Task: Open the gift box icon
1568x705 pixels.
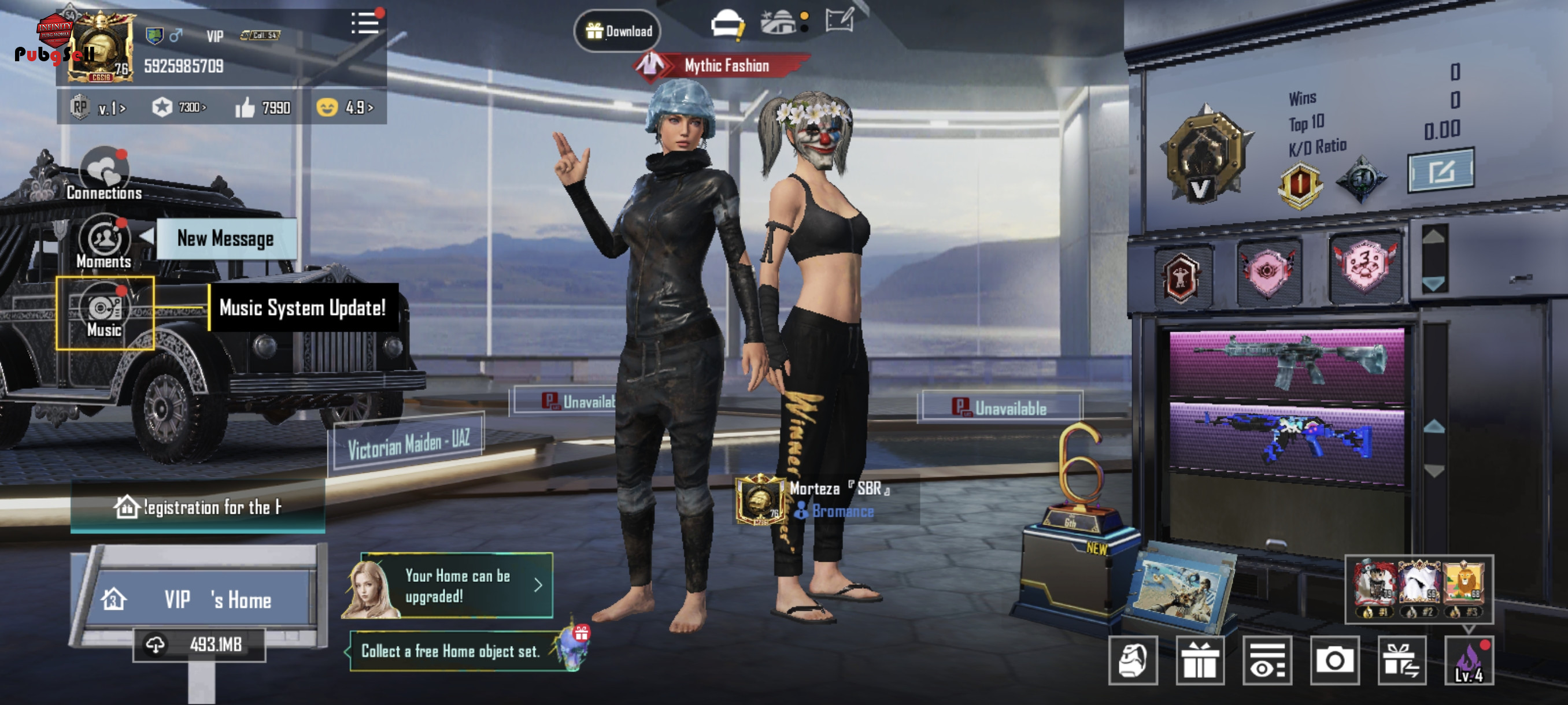Action: coord(1200,660)
